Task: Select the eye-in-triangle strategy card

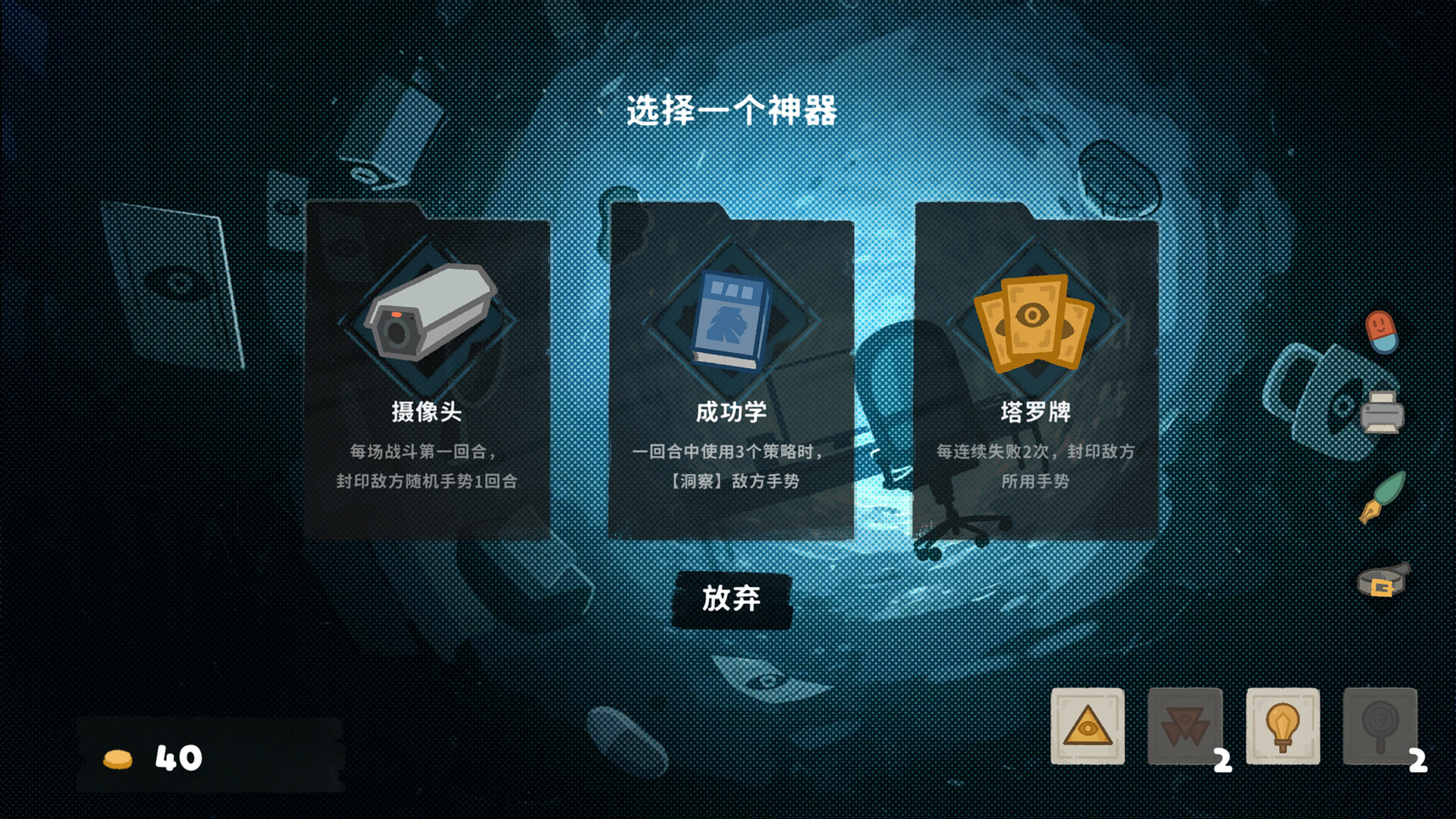Action: (x=1087, y=726)
